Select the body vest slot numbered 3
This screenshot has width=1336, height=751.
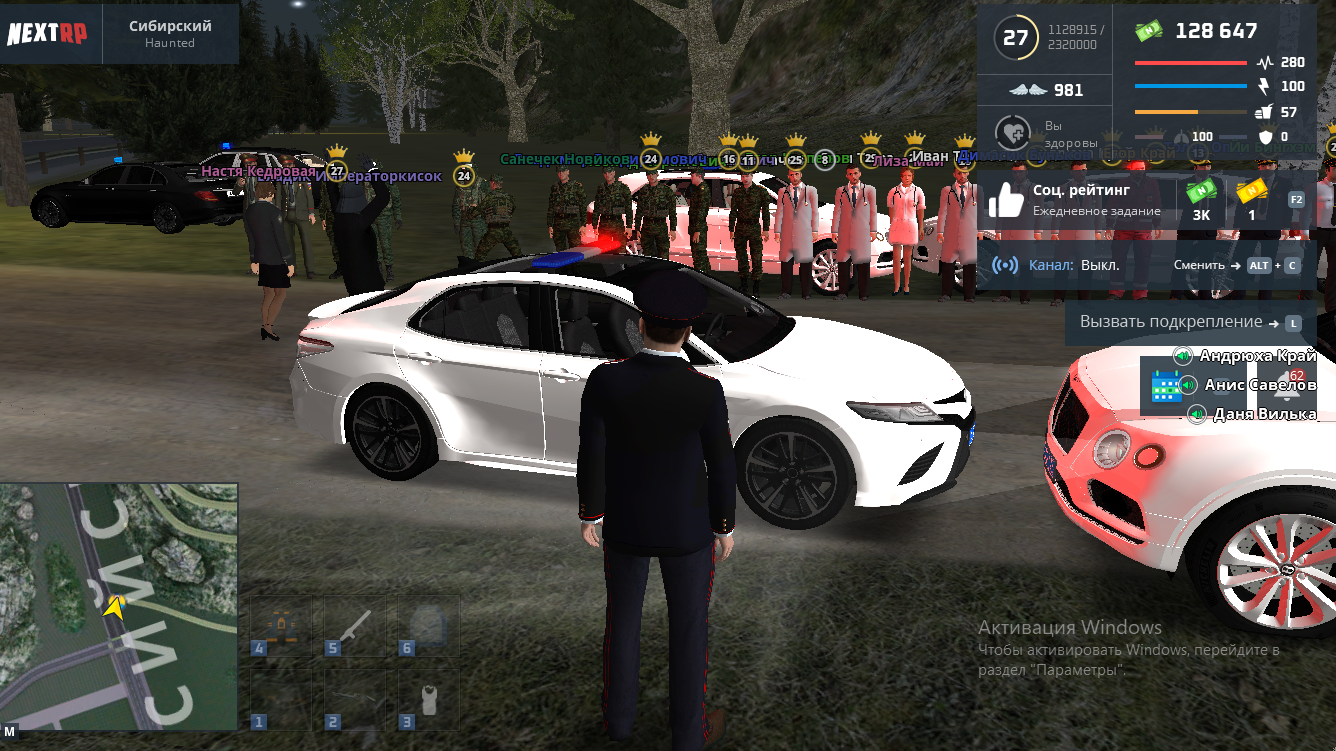point(429,698)
